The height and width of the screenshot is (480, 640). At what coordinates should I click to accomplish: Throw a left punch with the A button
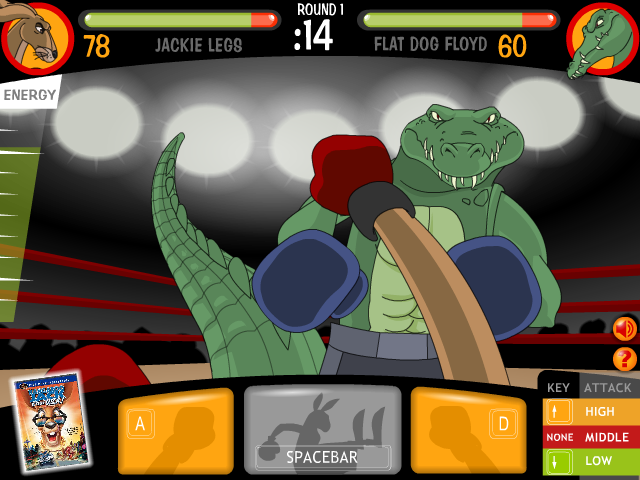point(176,431)
